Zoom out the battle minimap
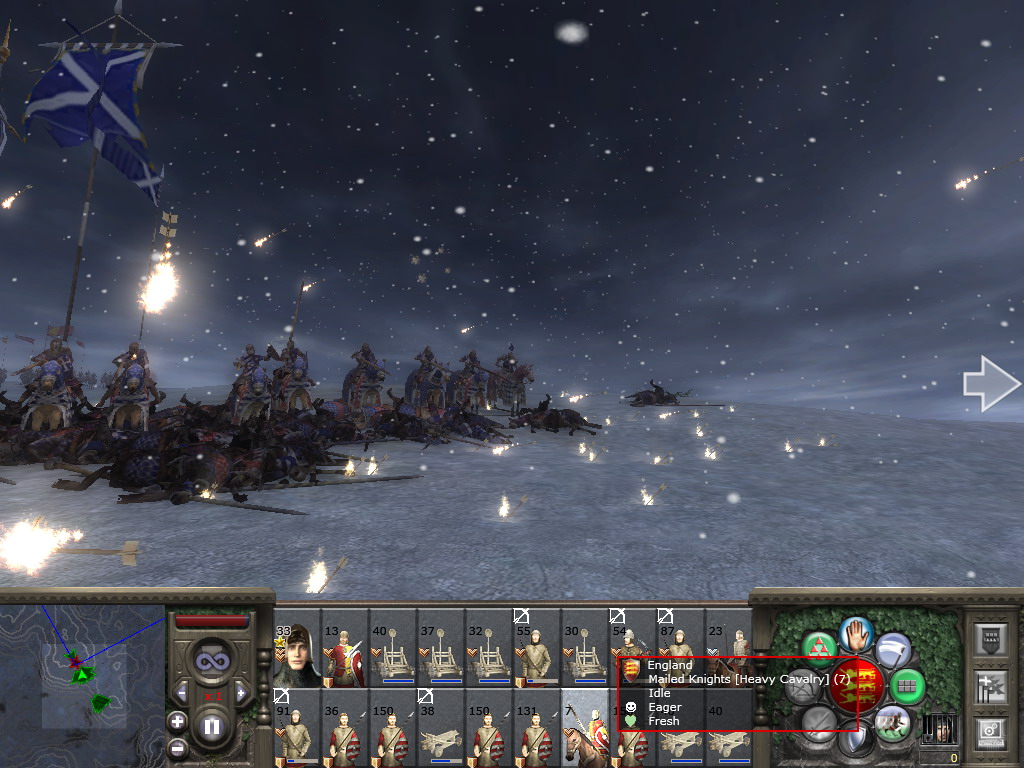1024x768 pixels. 177,747
